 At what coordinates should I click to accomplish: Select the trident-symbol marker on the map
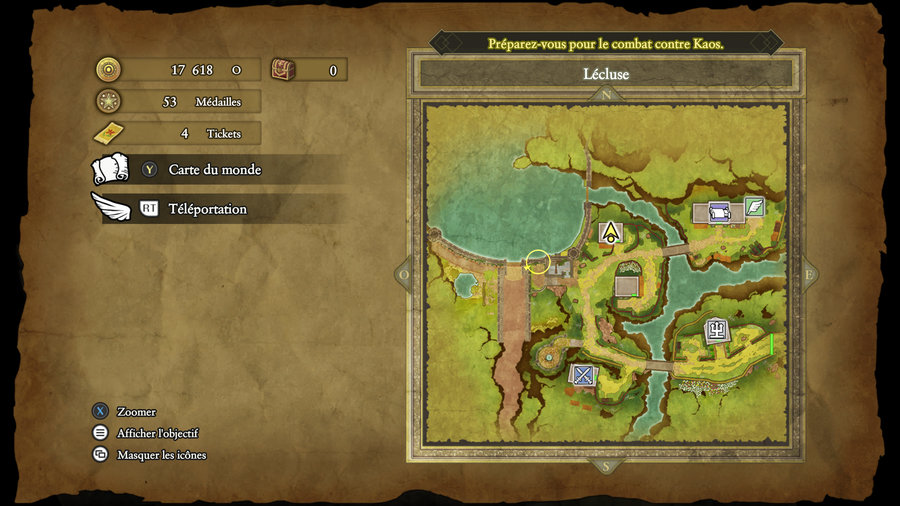point(717,330)
